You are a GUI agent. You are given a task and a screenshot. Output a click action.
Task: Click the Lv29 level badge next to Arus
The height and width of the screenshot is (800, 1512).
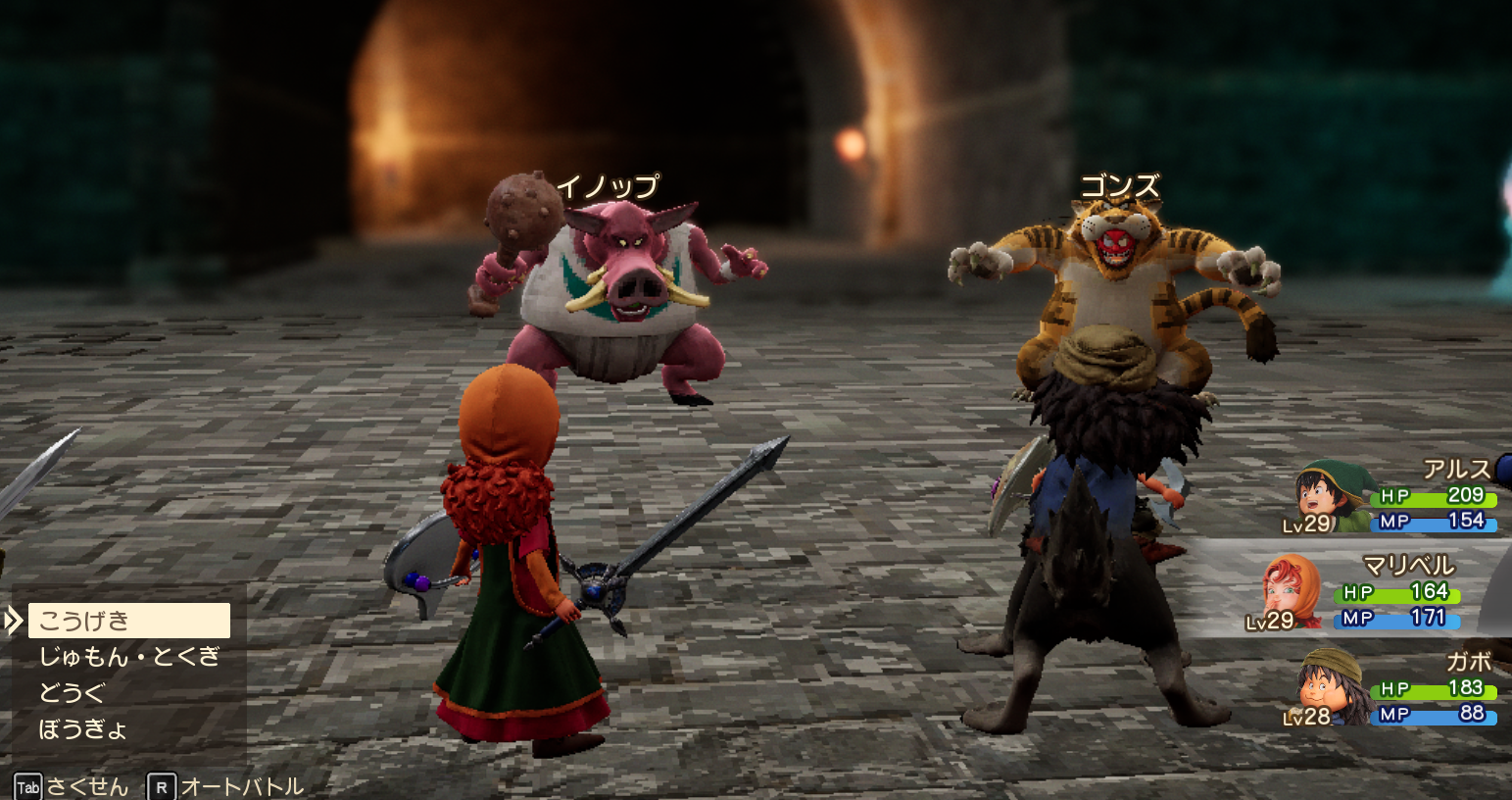click(x=1304, y=526)
